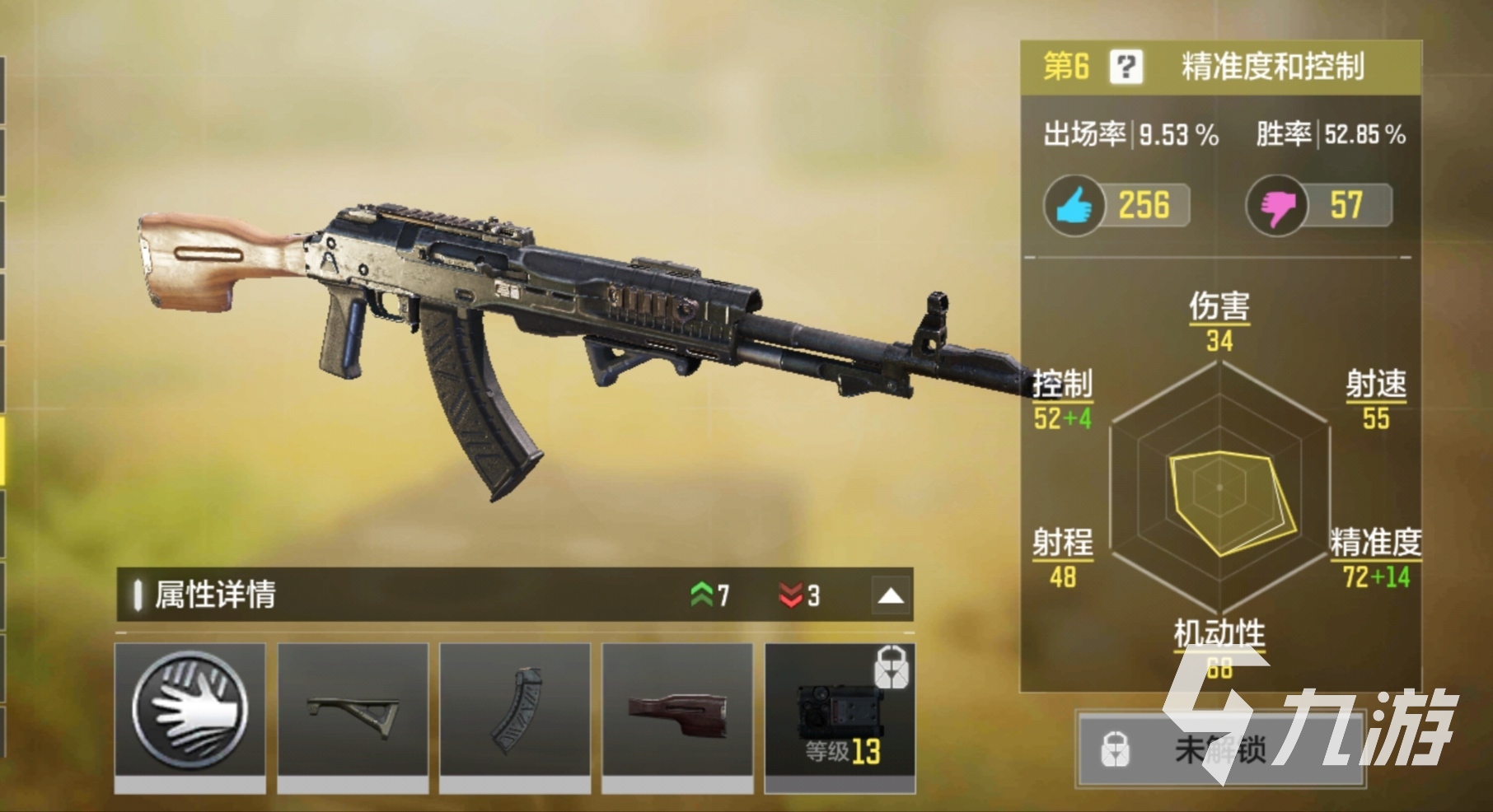Image resolution: width=1493 pixels, height=812 pixels.
Task: Collapse the 属性详情 attribute details panel
Action: [891, 595]
